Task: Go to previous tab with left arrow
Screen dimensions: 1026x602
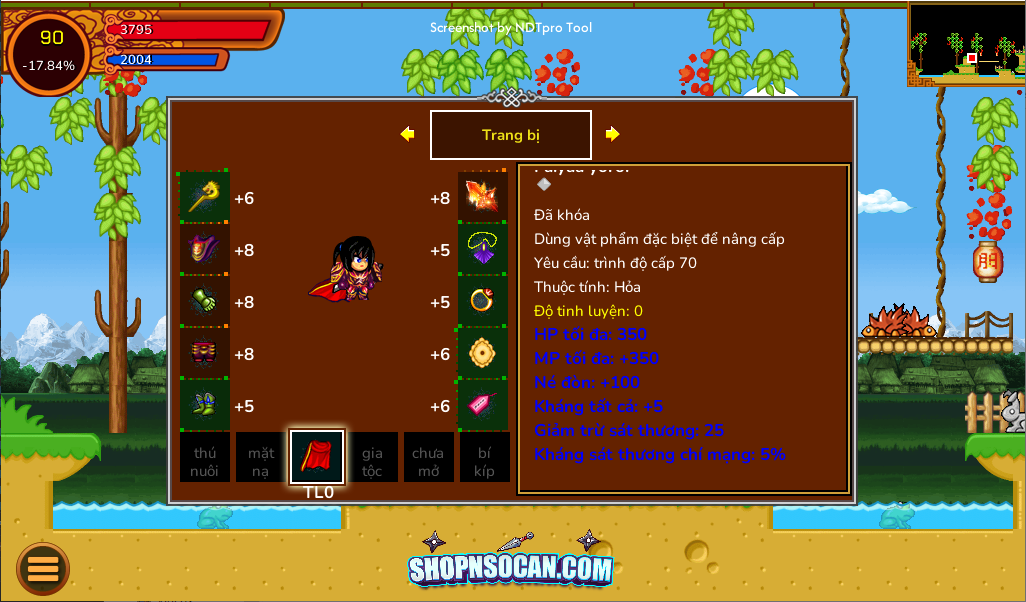Action: 407,134
